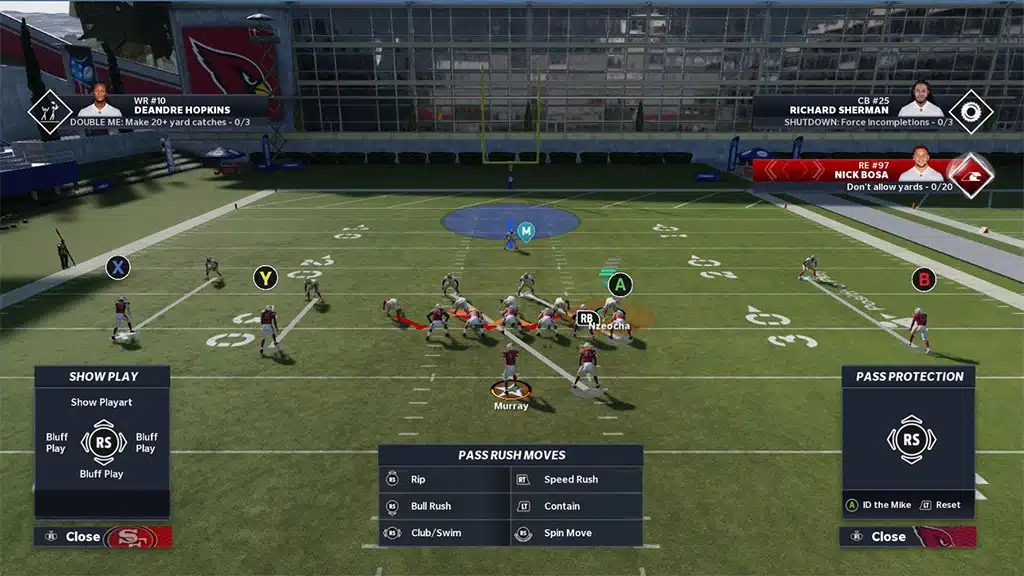Select the Nick Bosa objective banner
Screen dimensions: 1024x576
(x=870, y=170)
